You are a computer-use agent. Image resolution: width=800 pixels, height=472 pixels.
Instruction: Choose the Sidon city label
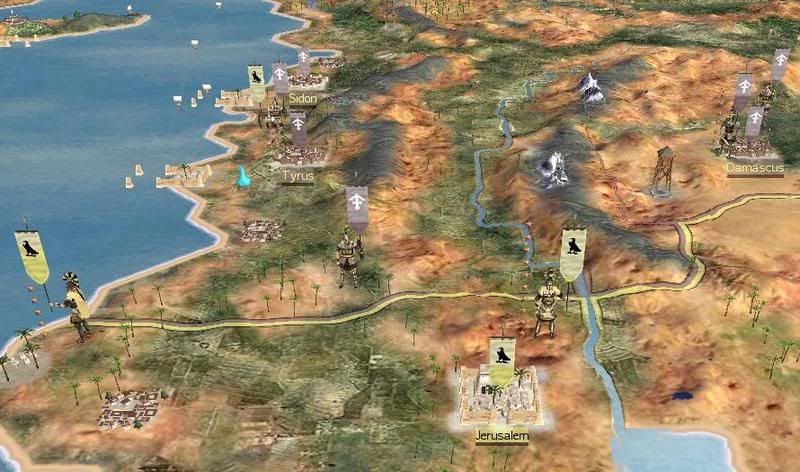[x=301, y=99]
